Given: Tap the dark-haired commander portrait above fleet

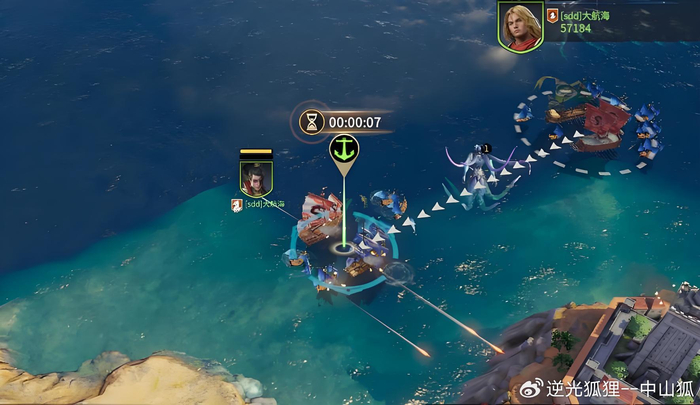Looking at the screenshot, I should pyautogui.click(x=256, y=177).
